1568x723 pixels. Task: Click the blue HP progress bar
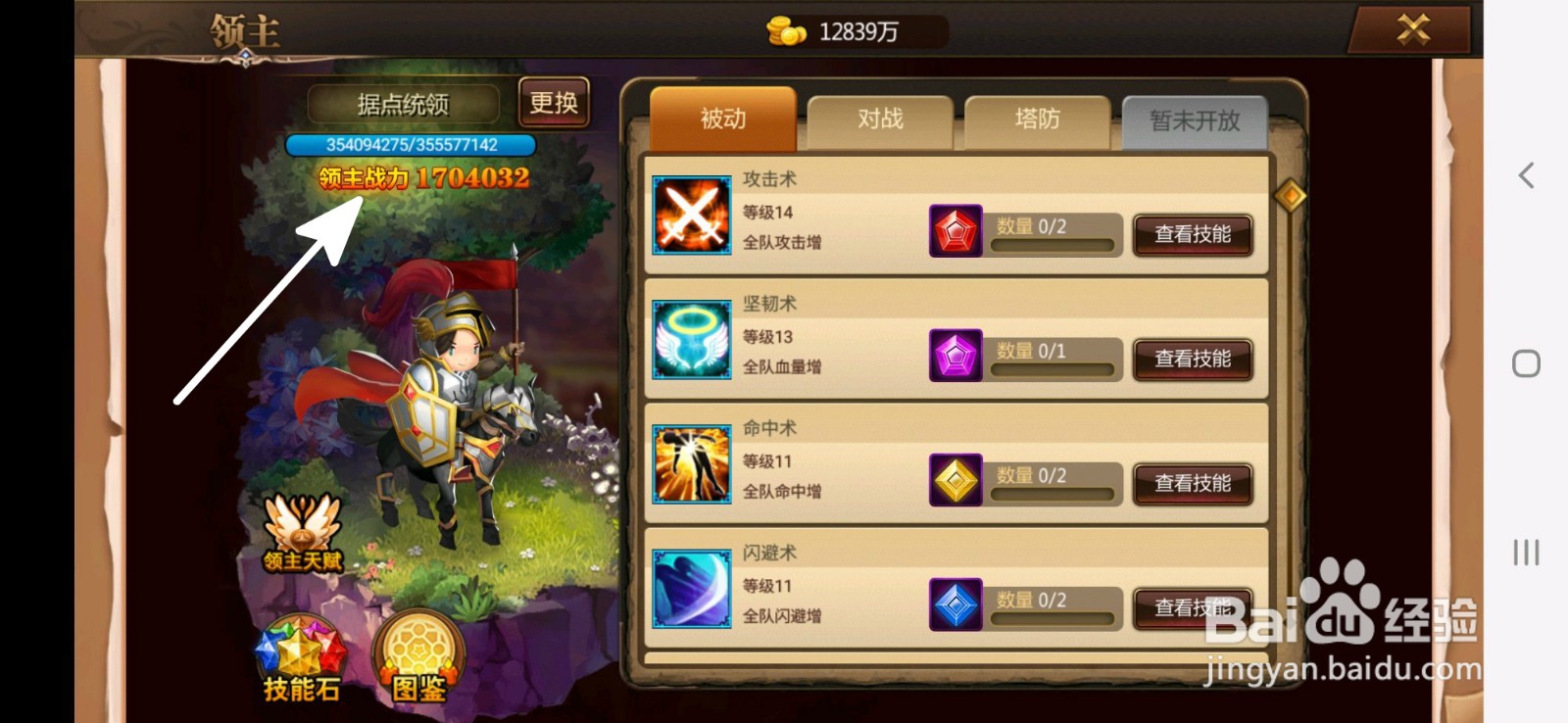pos(411,143)
